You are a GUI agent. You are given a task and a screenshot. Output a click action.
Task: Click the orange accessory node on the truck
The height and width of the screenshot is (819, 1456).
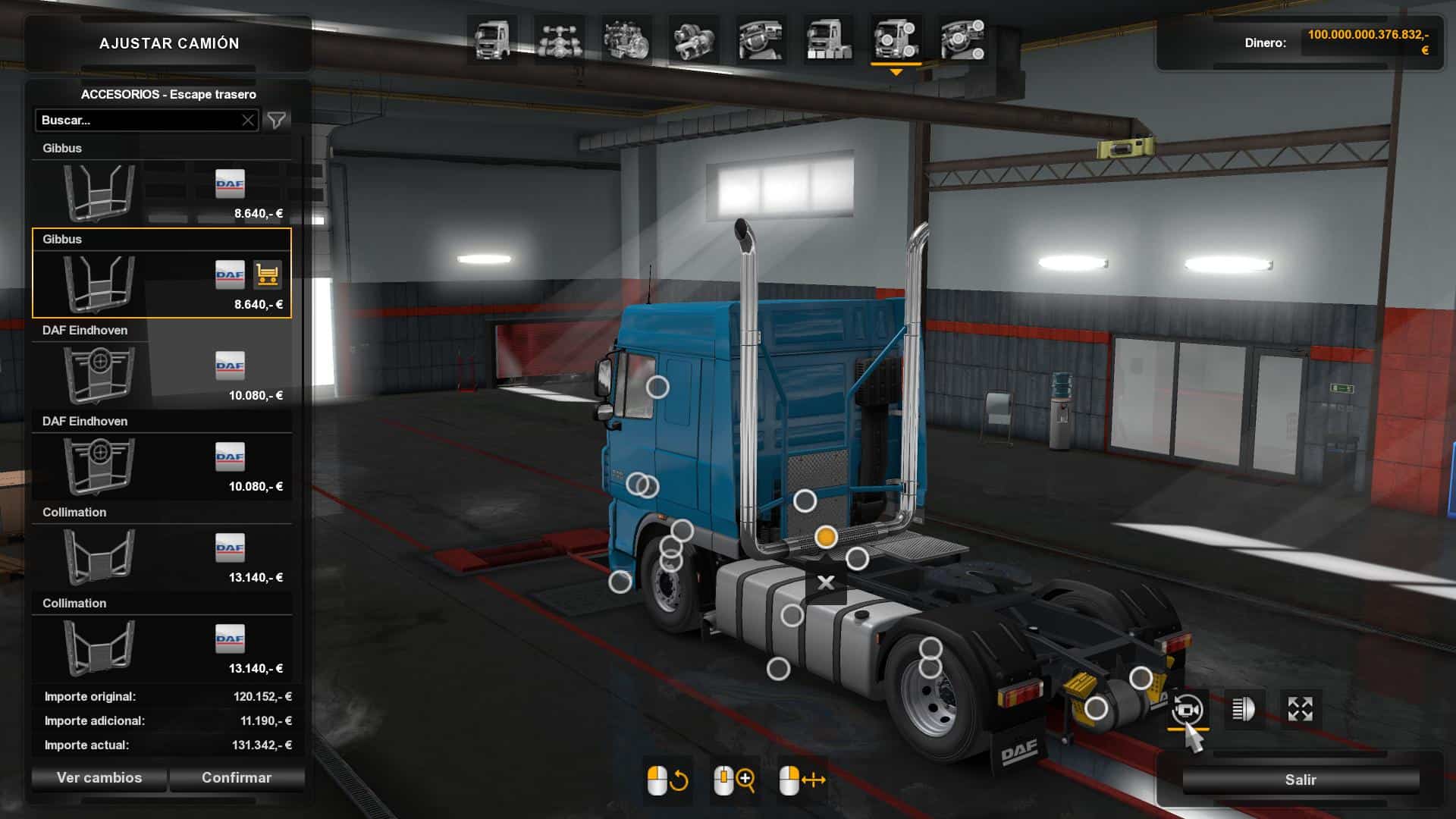pos(826,537)
